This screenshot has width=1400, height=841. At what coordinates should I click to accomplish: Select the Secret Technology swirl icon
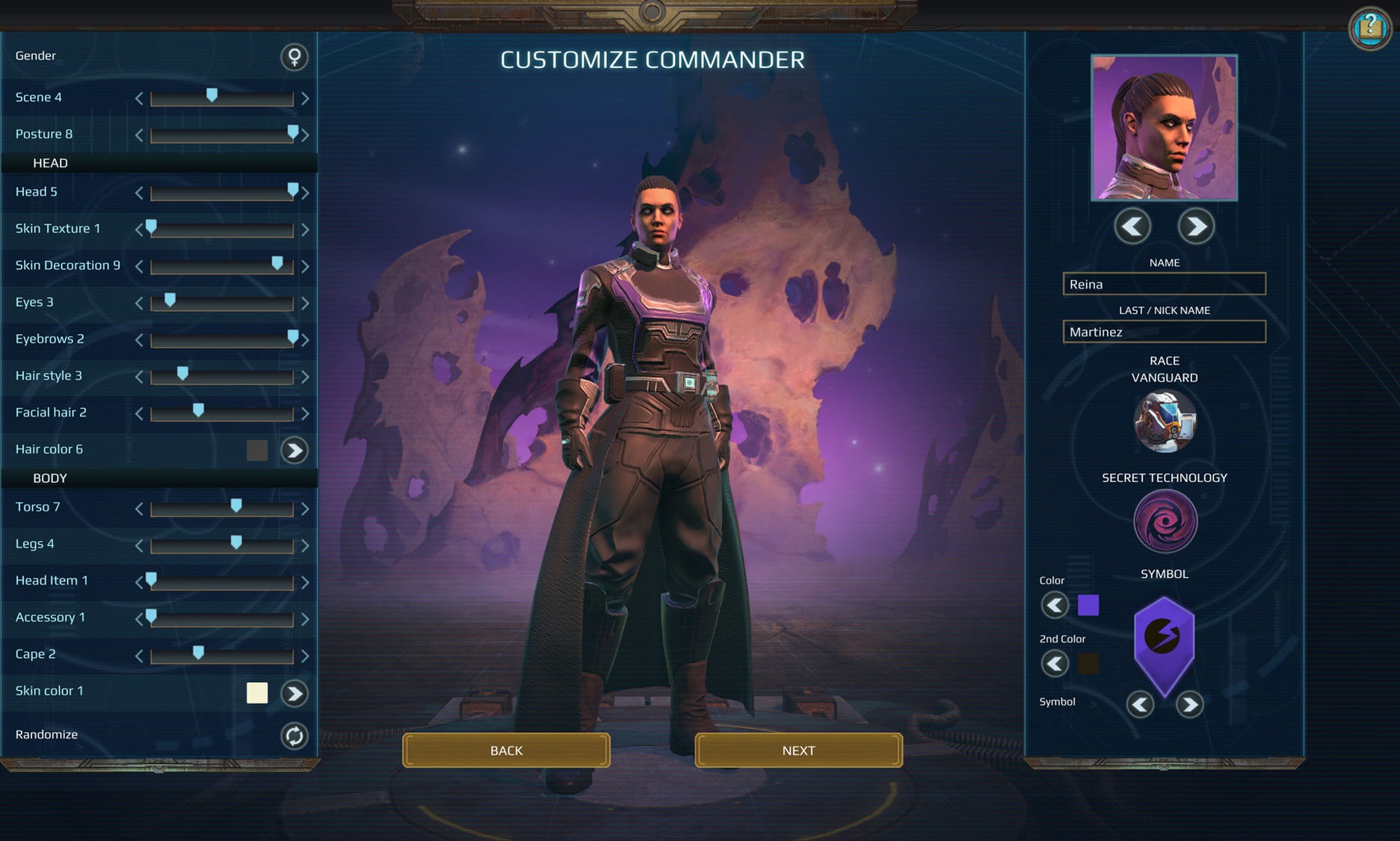click(1164, 521)
